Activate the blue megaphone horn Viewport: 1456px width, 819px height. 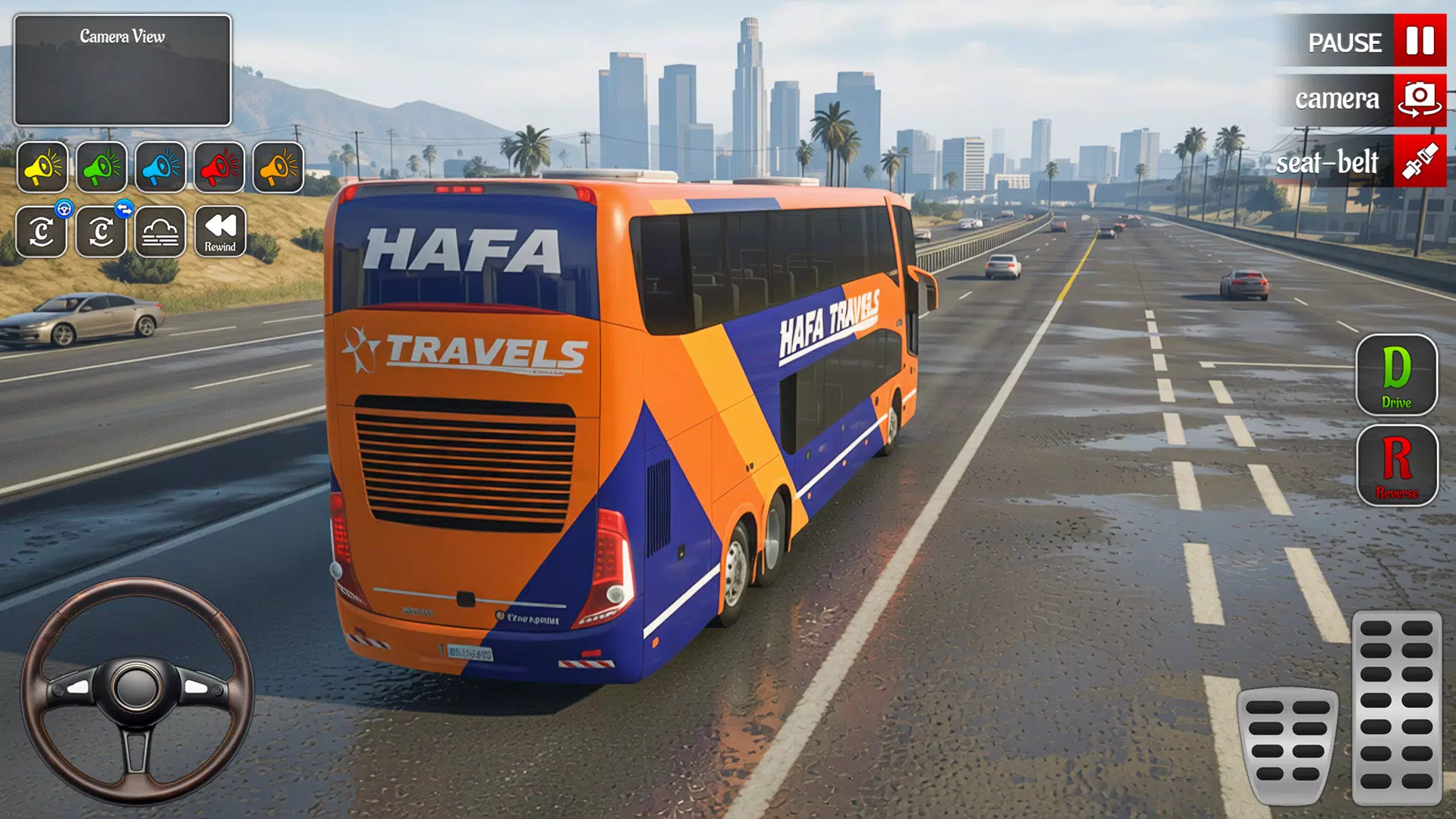click(x=161, y=167)
